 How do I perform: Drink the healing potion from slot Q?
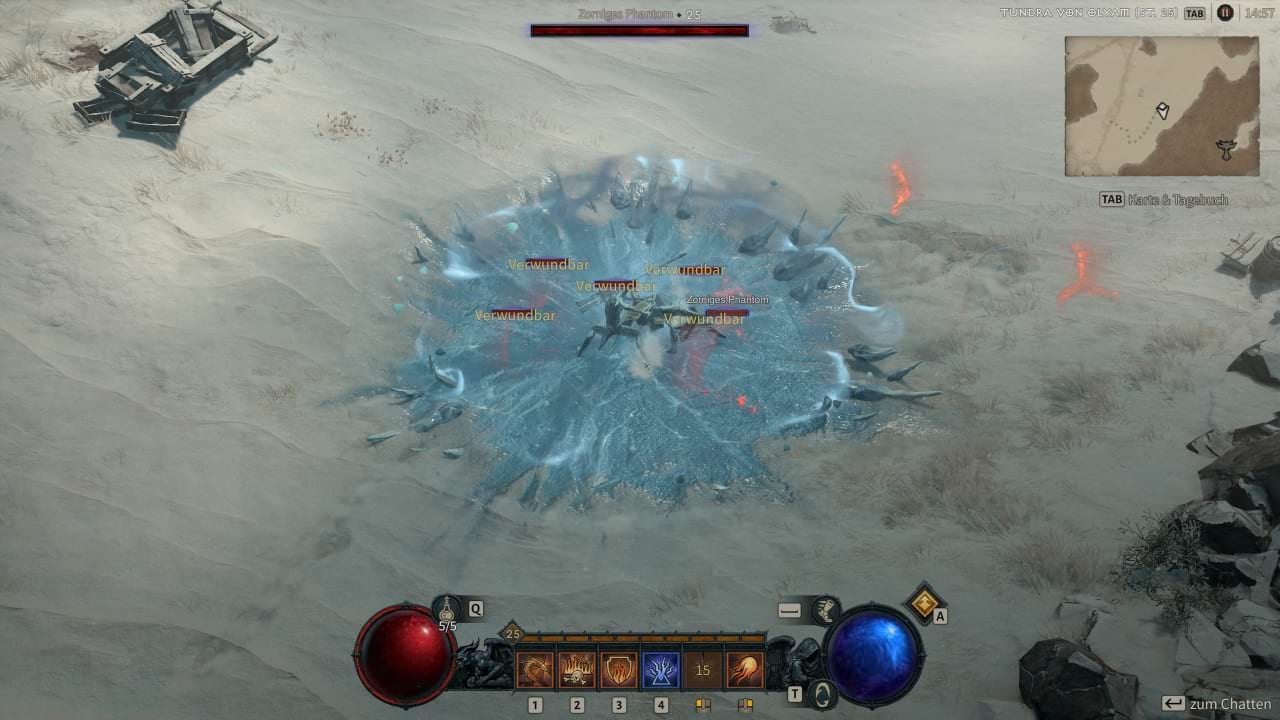point(447,609)
